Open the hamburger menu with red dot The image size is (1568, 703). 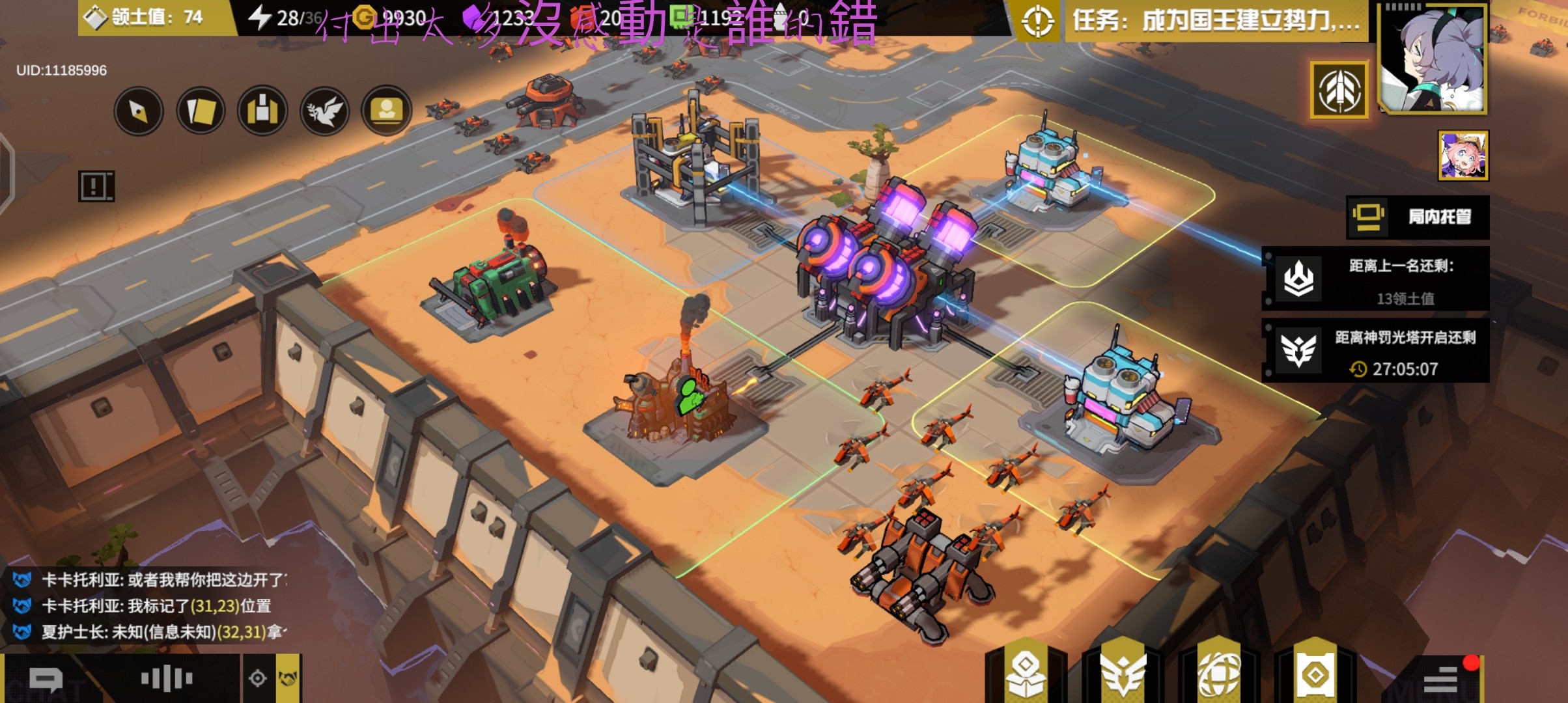tap(1440, 679)
